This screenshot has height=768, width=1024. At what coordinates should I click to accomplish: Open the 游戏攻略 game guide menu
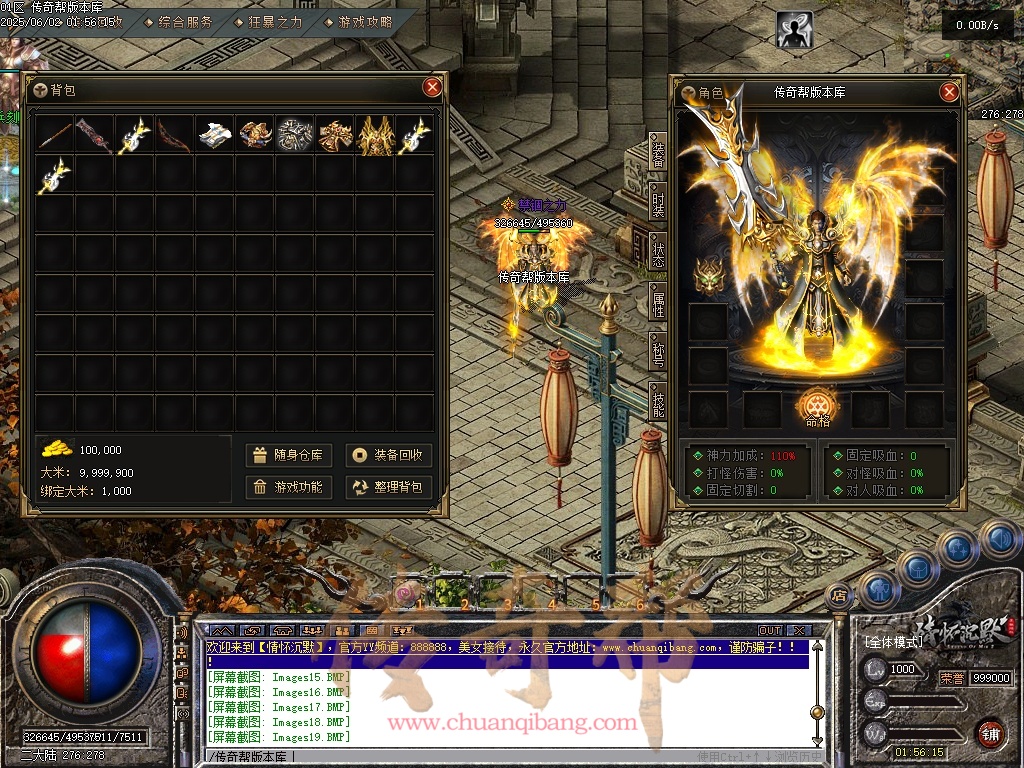pos(360,21)
